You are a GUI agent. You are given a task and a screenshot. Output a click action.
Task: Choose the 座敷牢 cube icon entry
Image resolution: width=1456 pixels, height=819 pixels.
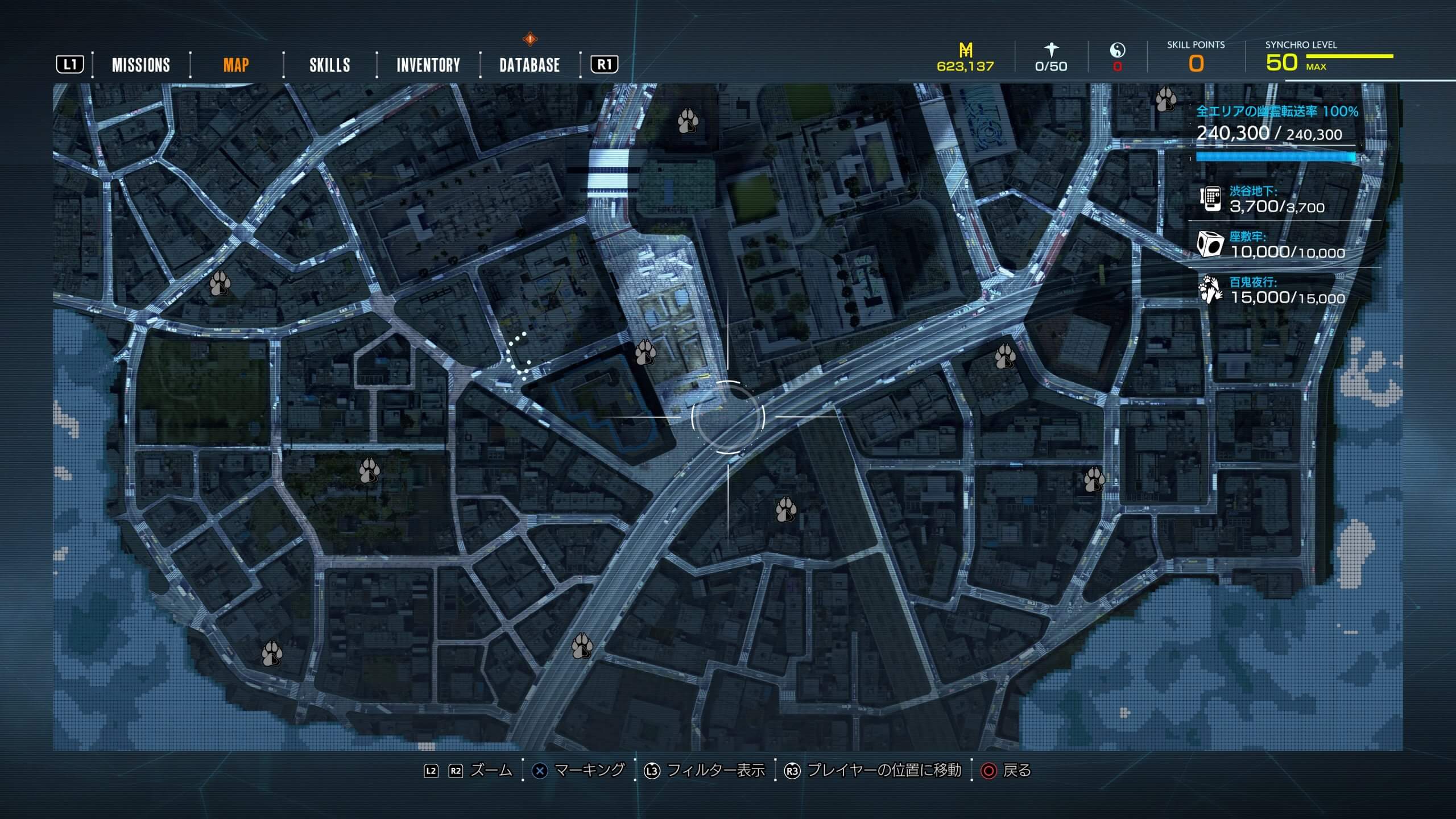(x=1210, y=245)
